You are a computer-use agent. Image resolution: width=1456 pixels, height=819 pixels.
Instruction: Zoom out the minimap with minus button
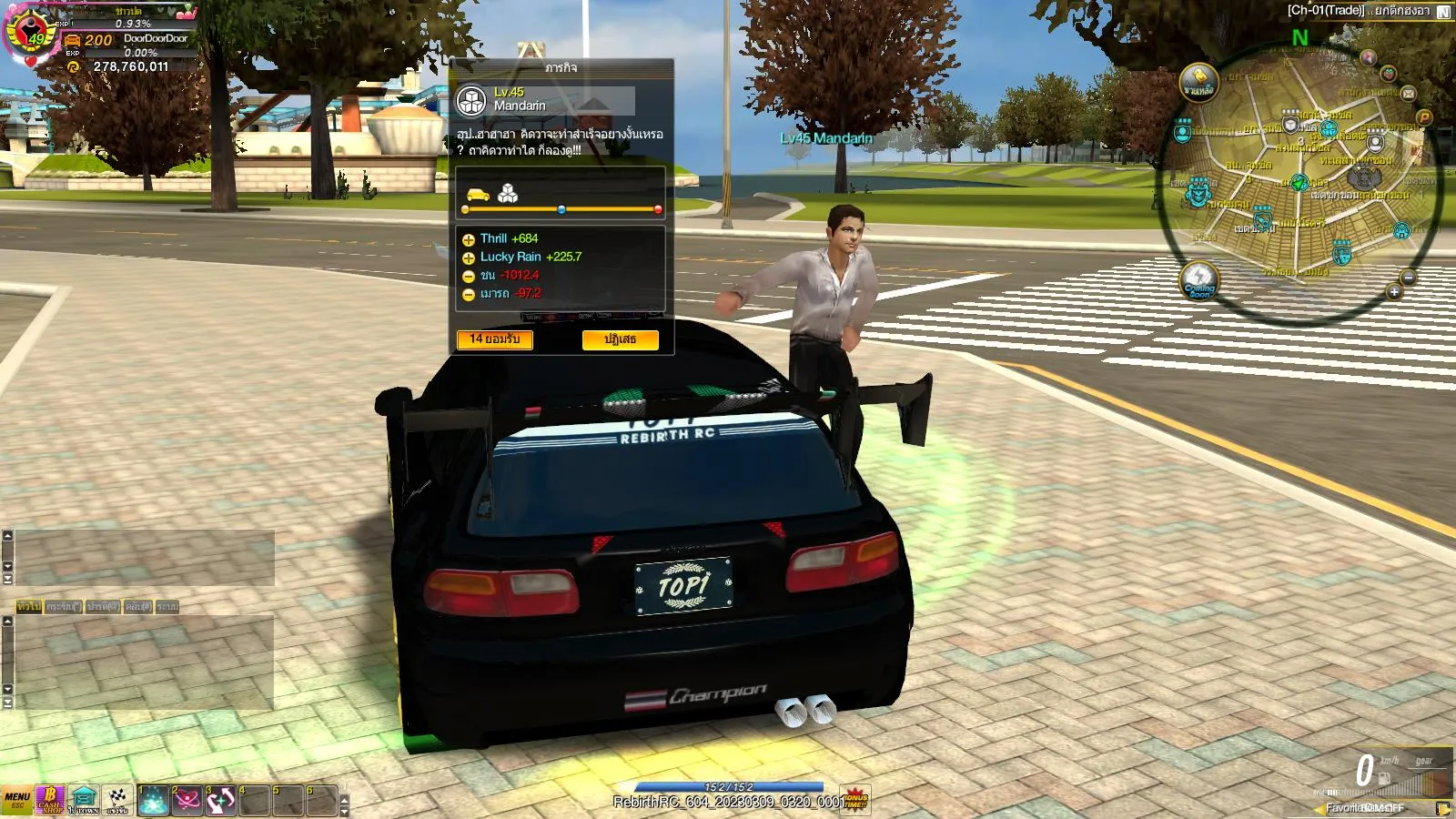[x=1409, y=277]
